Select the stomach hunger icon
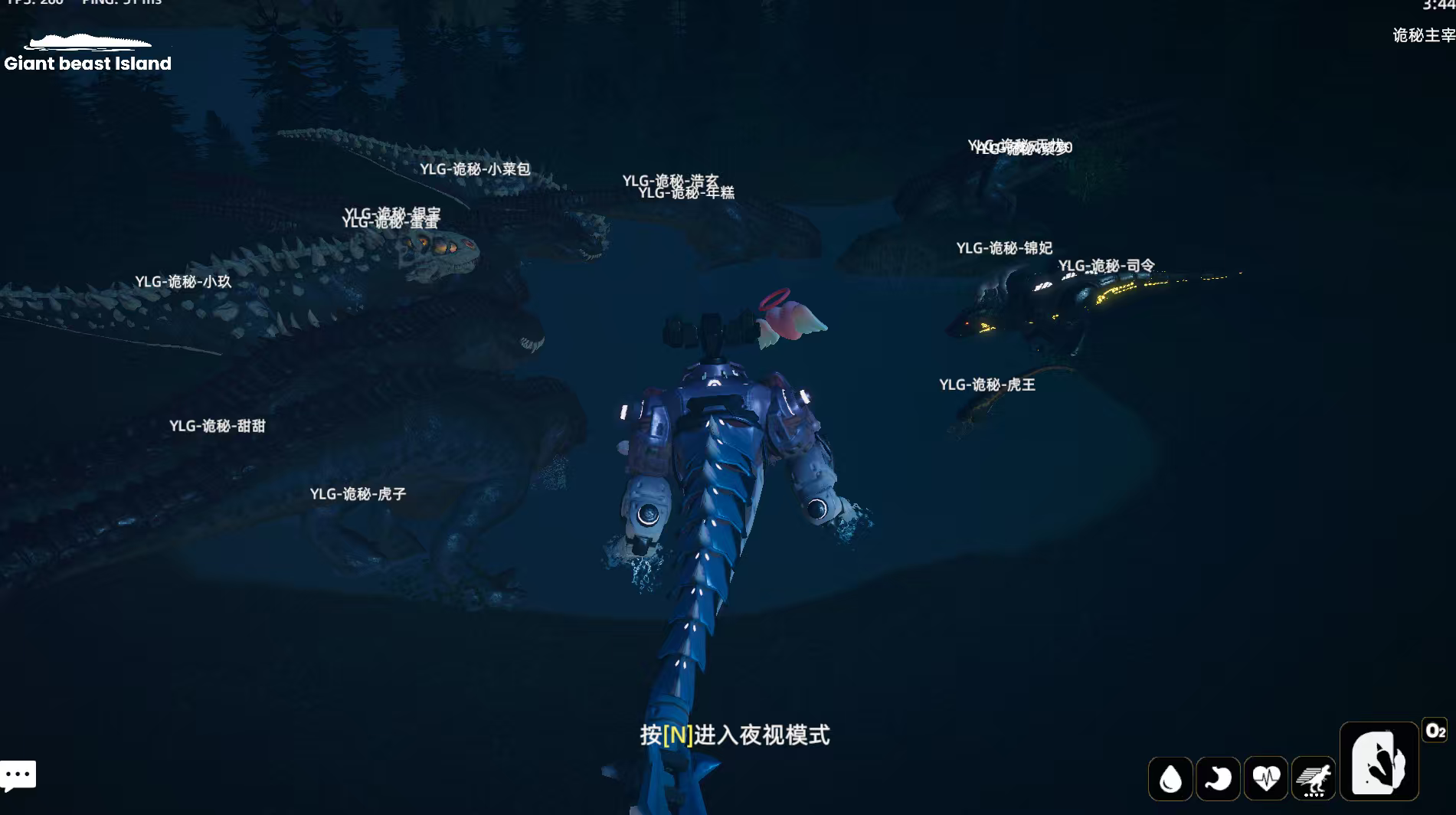1456x815 pixels. [x=1218, y=778]
